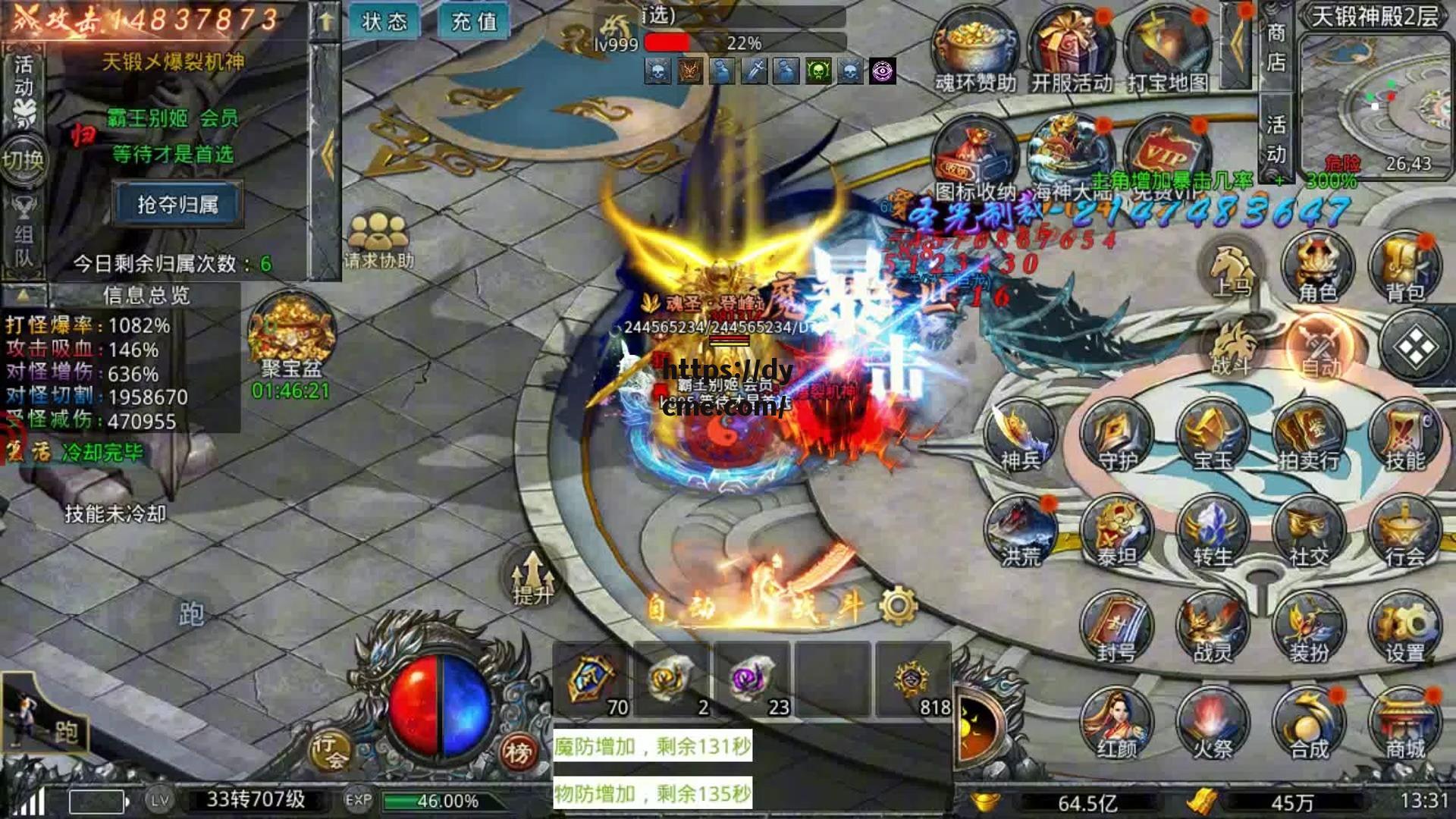Image resolution: width=1456 pixels, height=819 pixels.
Task: Open the 状态 status tab
Action: click(384, 21)
